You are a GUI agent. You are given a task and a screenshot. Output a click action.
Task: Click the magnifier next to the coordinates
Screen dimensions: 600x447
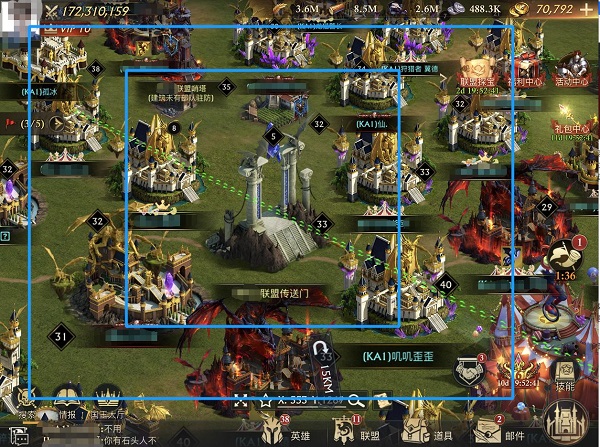[354, 399]
